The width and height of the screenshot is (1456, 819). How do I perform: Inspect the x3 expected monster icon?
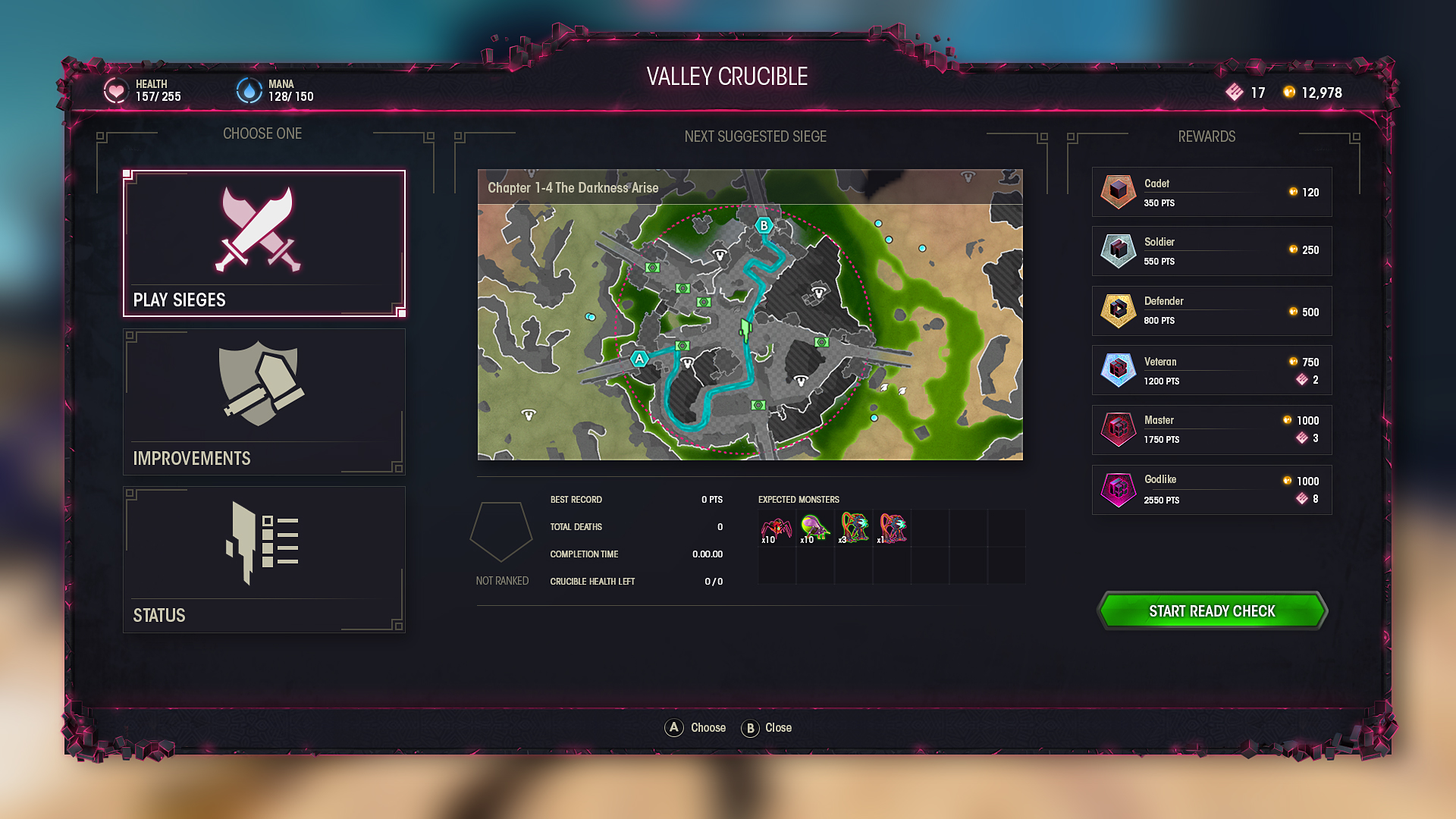[x=854, y=529]
